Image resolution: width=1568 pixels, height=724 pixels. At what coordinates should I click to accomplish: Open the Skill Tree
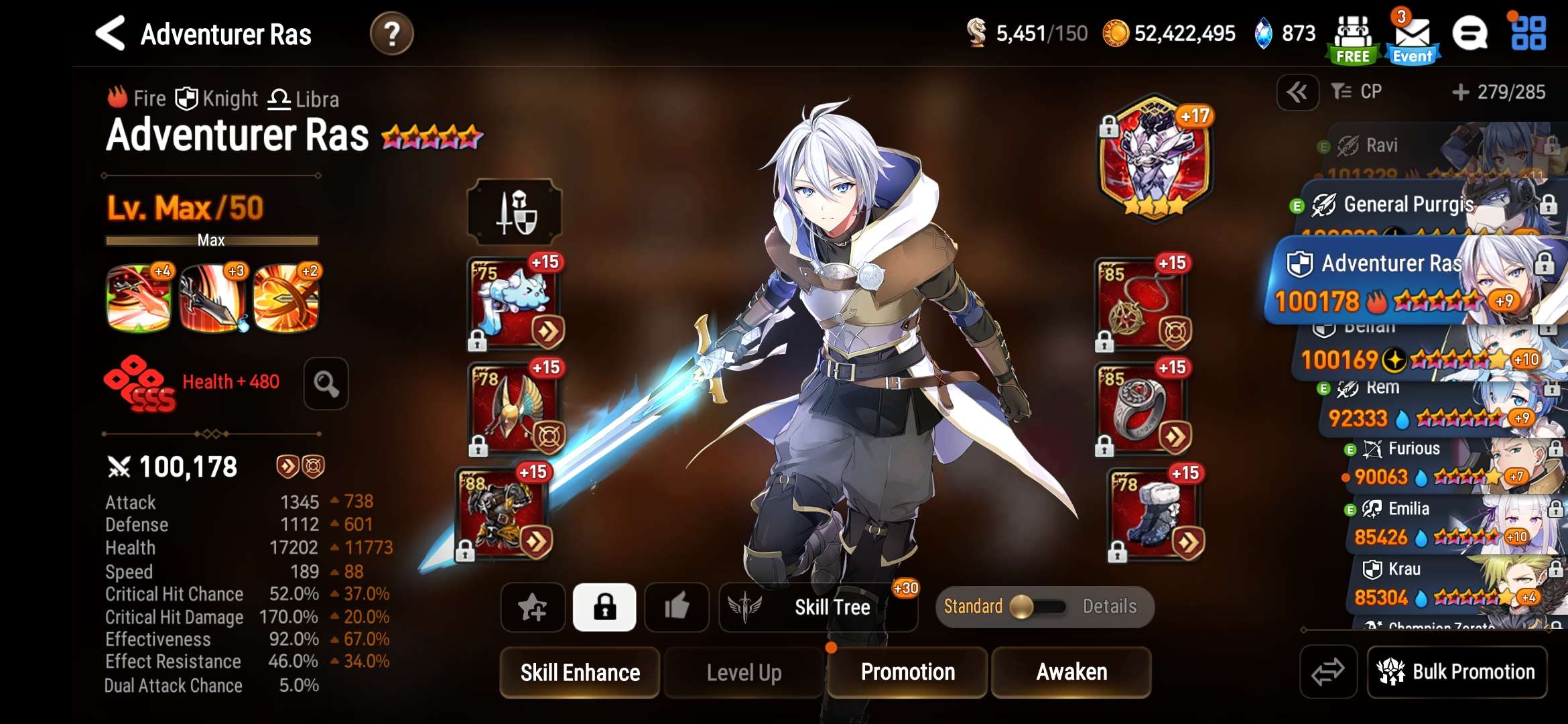point(818,607)
